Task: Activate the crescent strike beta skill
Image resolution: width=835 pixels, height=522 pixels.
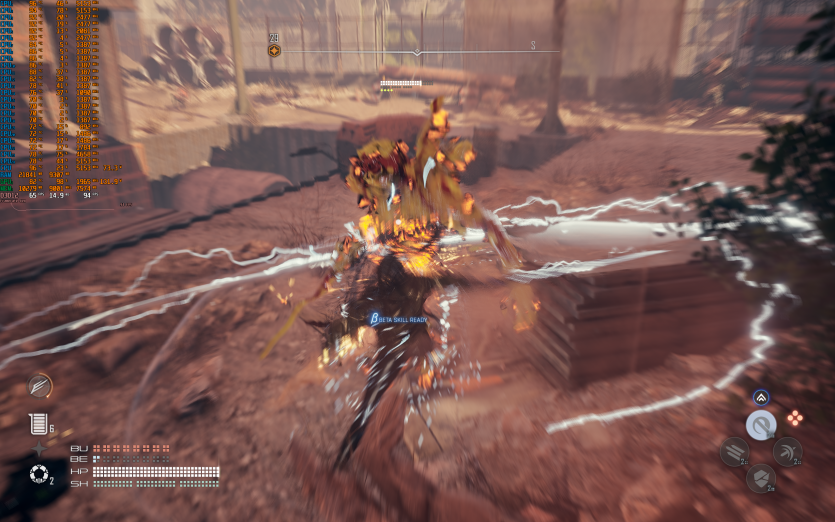Action: (x=787, y=452)
